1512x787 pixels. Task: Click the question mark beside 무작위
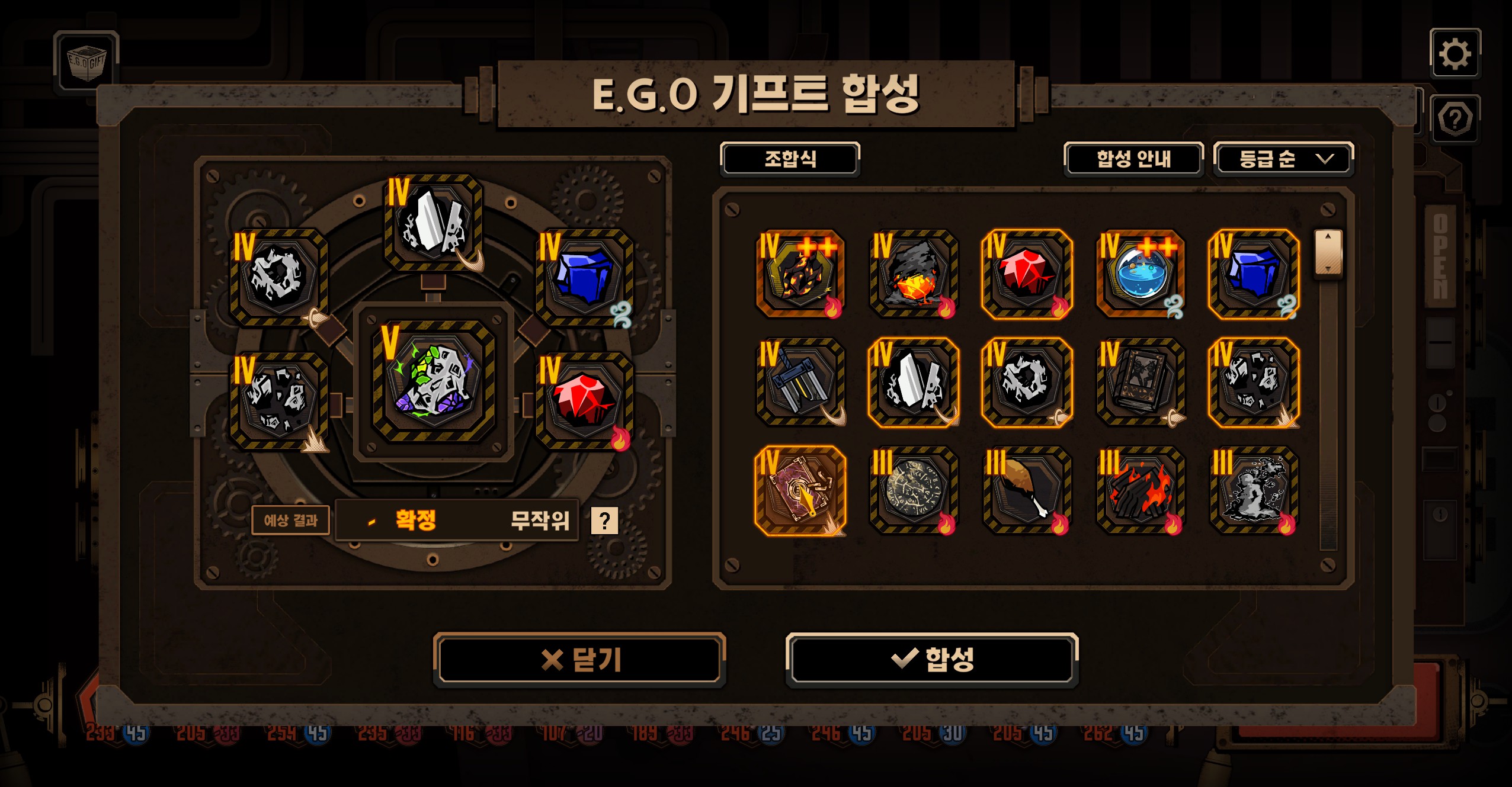tap(604, 521)
